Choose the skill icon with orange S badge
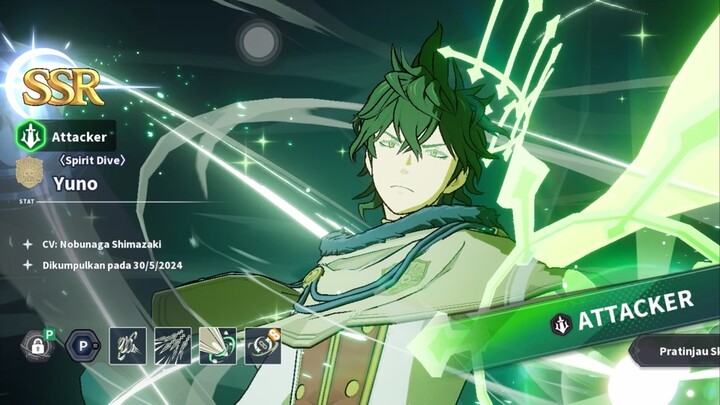Screen dimensions: 720x405 (x=262, y=346)
